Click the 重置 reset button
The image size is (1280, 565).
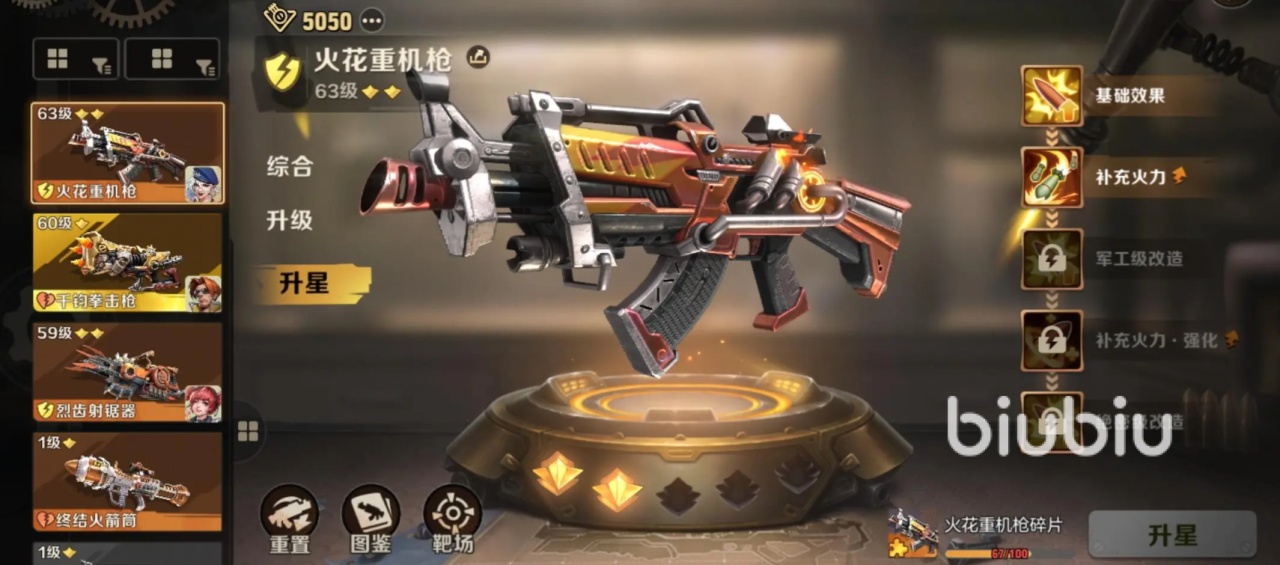(x=289, y=519)
